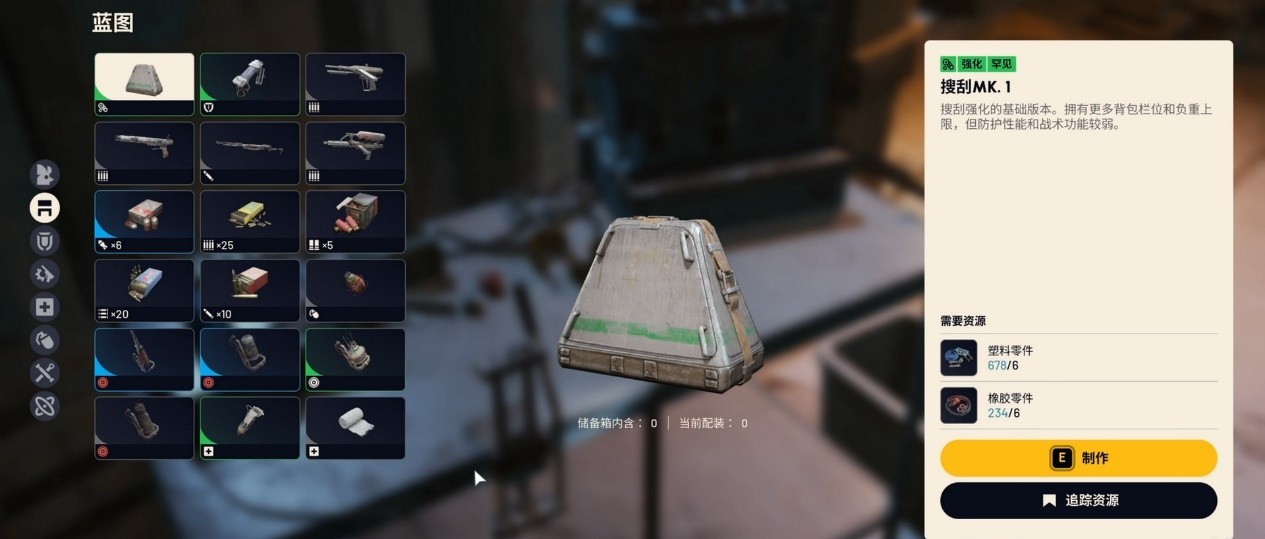Screen dimensions: 1265x539
Task: Craft the item with the 制作 button
Action: pyautogui.click(x=1078, y=458)
